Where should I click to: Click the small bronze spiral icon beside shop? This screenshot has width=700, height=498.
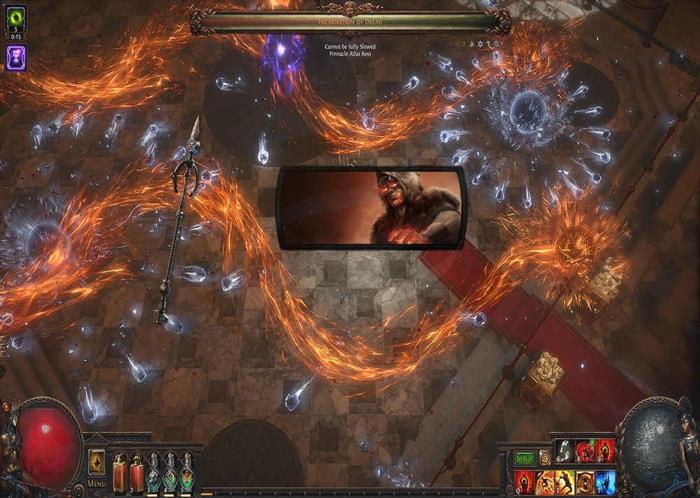click(x=544, y=458)
